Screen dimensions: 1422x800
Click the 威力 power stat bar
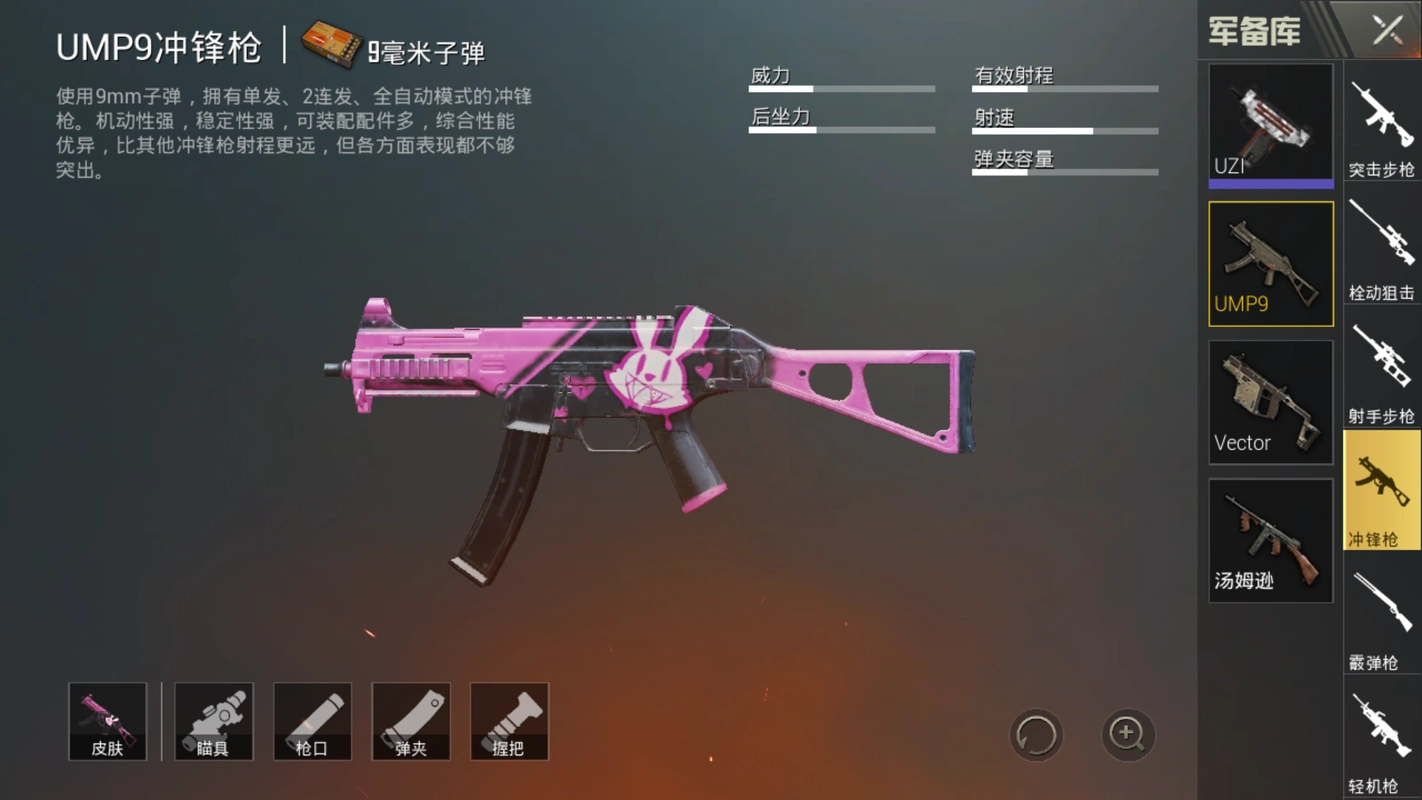840,88
